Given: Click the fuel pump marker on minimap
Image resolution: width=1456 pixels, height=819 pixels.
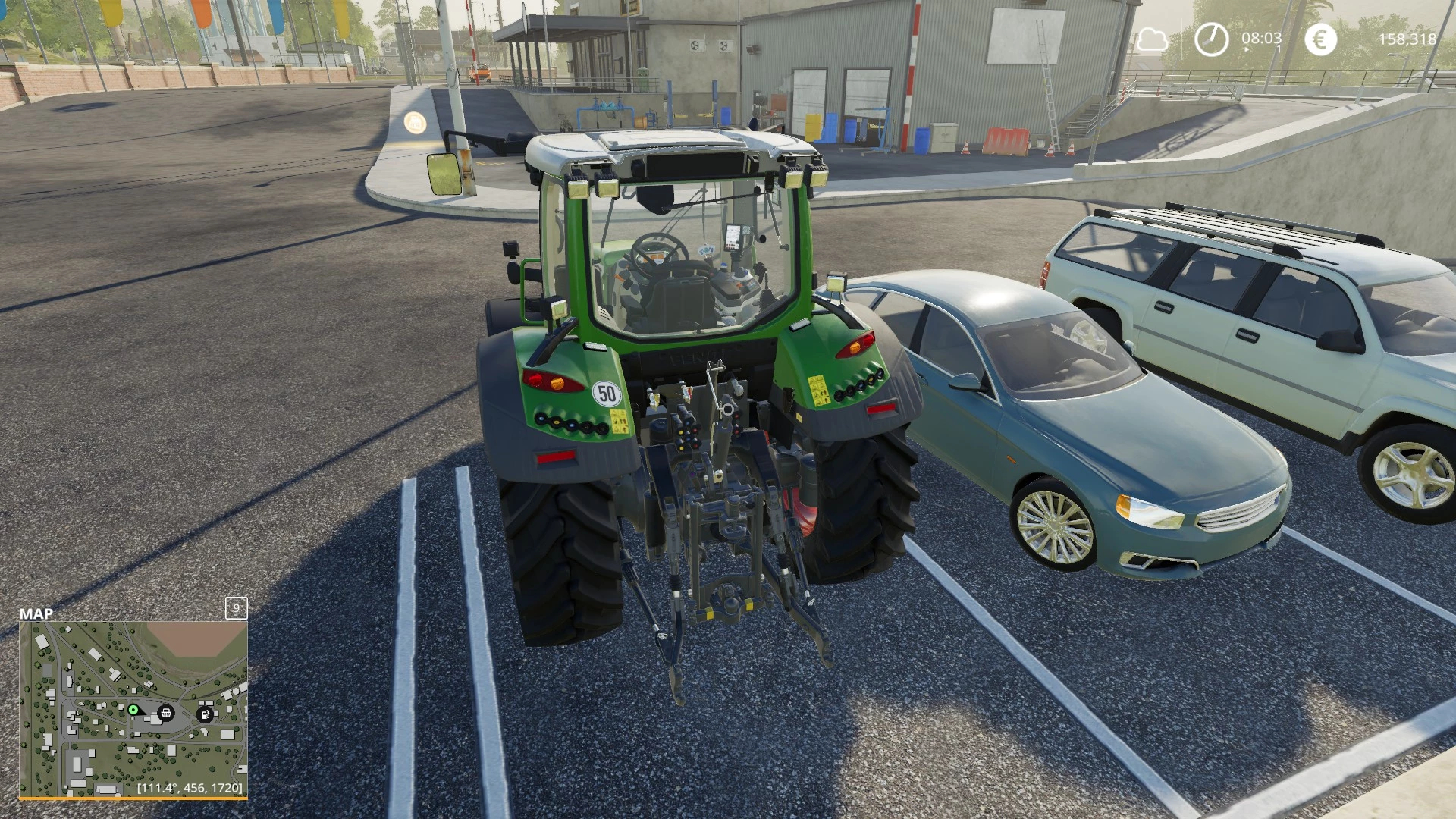Looking at the screenshot, I should [205, 714].
